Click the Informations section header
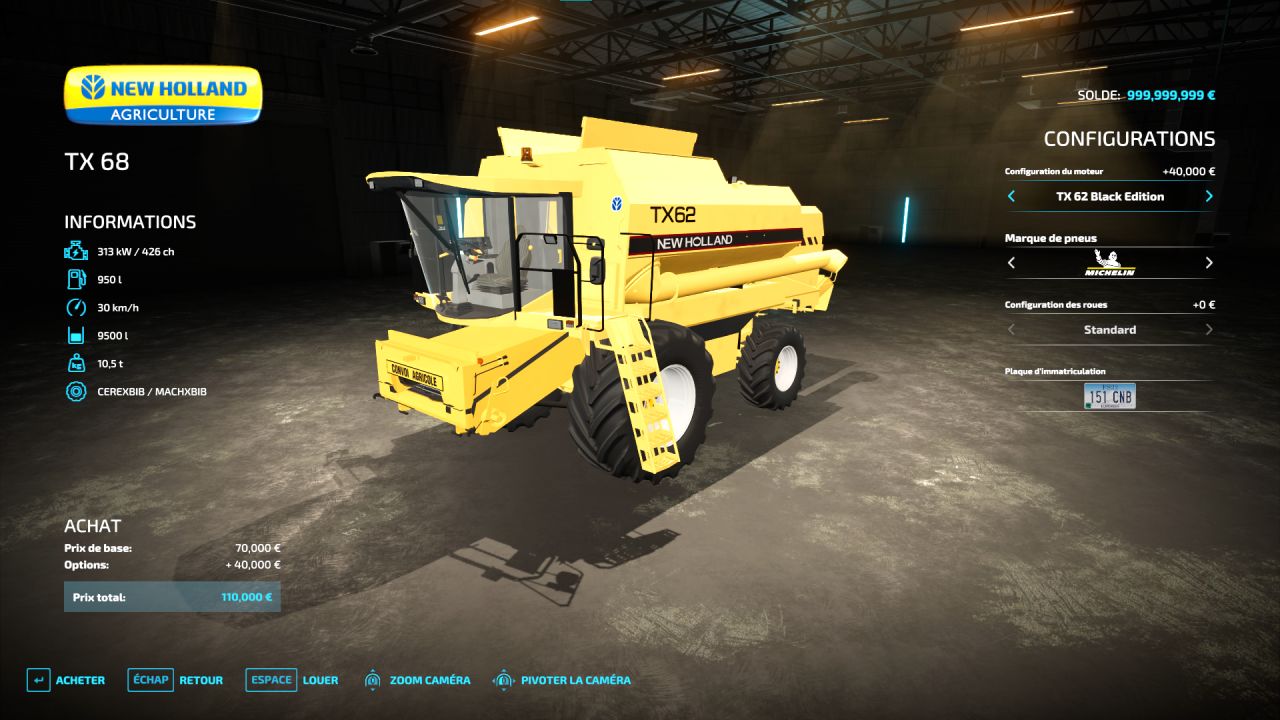 pos(130,221)
